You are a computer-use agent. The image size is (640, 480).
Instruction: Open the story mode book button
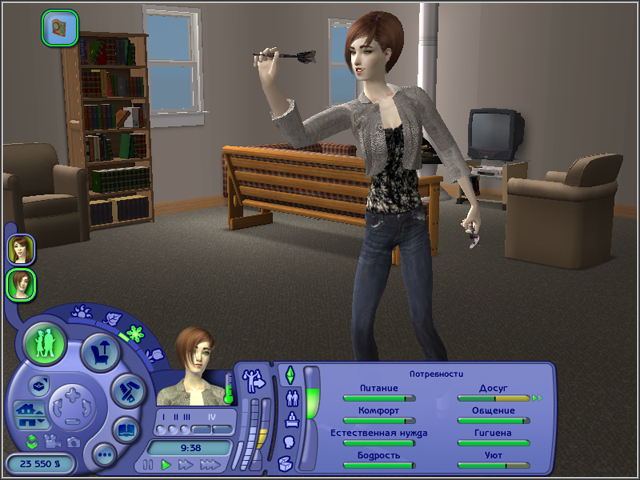pos(126,432)
